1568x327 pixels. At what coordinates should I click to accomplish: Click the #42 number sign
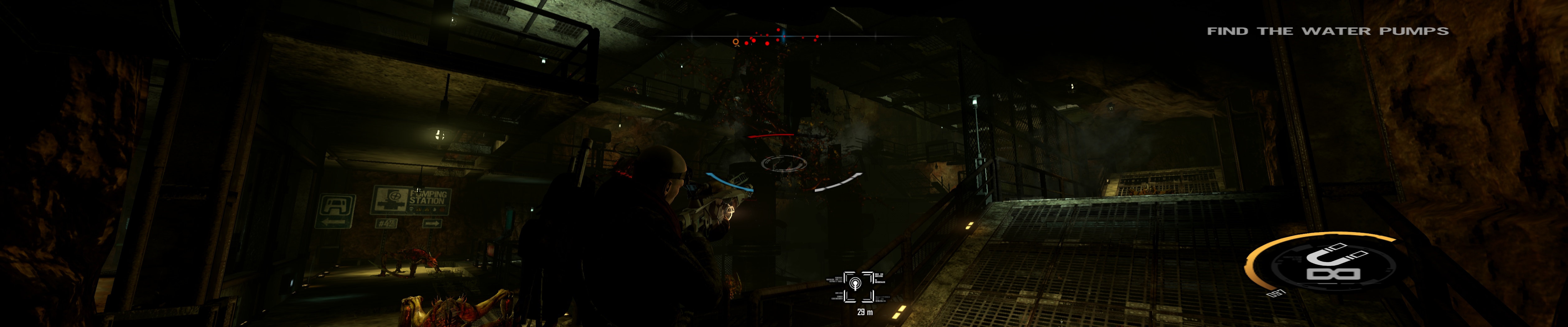[387, 223]
